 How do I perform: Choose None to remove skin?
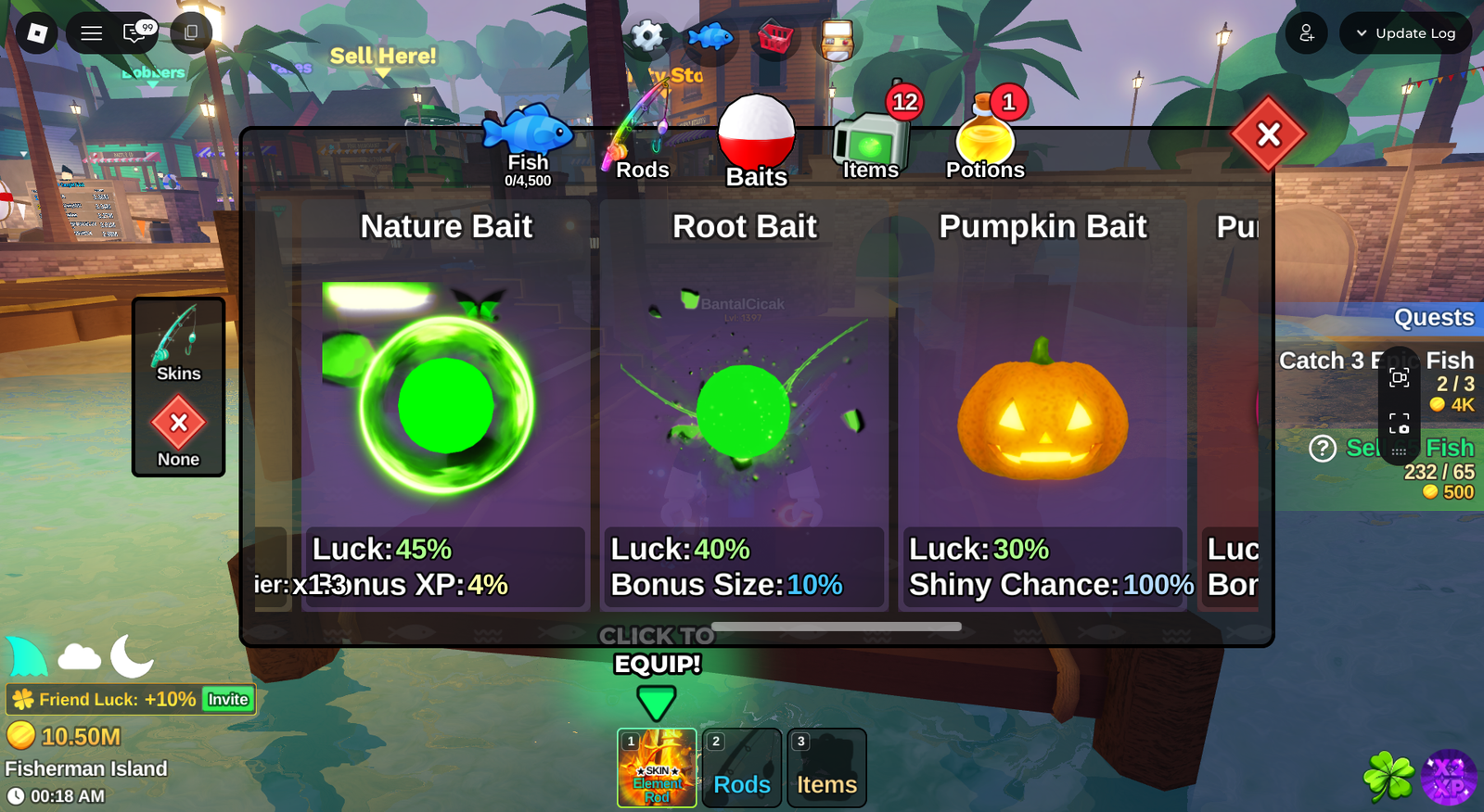pyautogui.click(x=178, y=431)
